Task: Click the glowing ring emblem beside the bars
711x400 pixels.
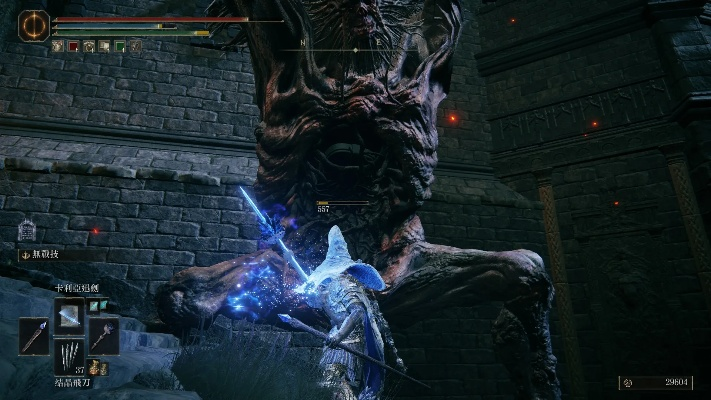Action: click(33, 25)
